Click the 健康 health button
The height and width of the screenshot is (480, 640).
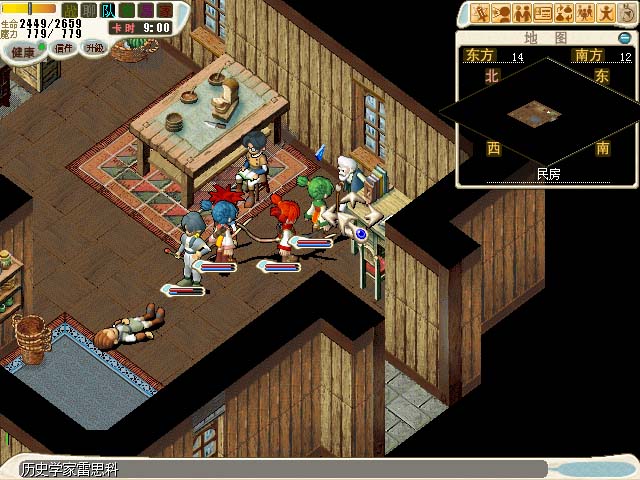[x=22, y=50]
